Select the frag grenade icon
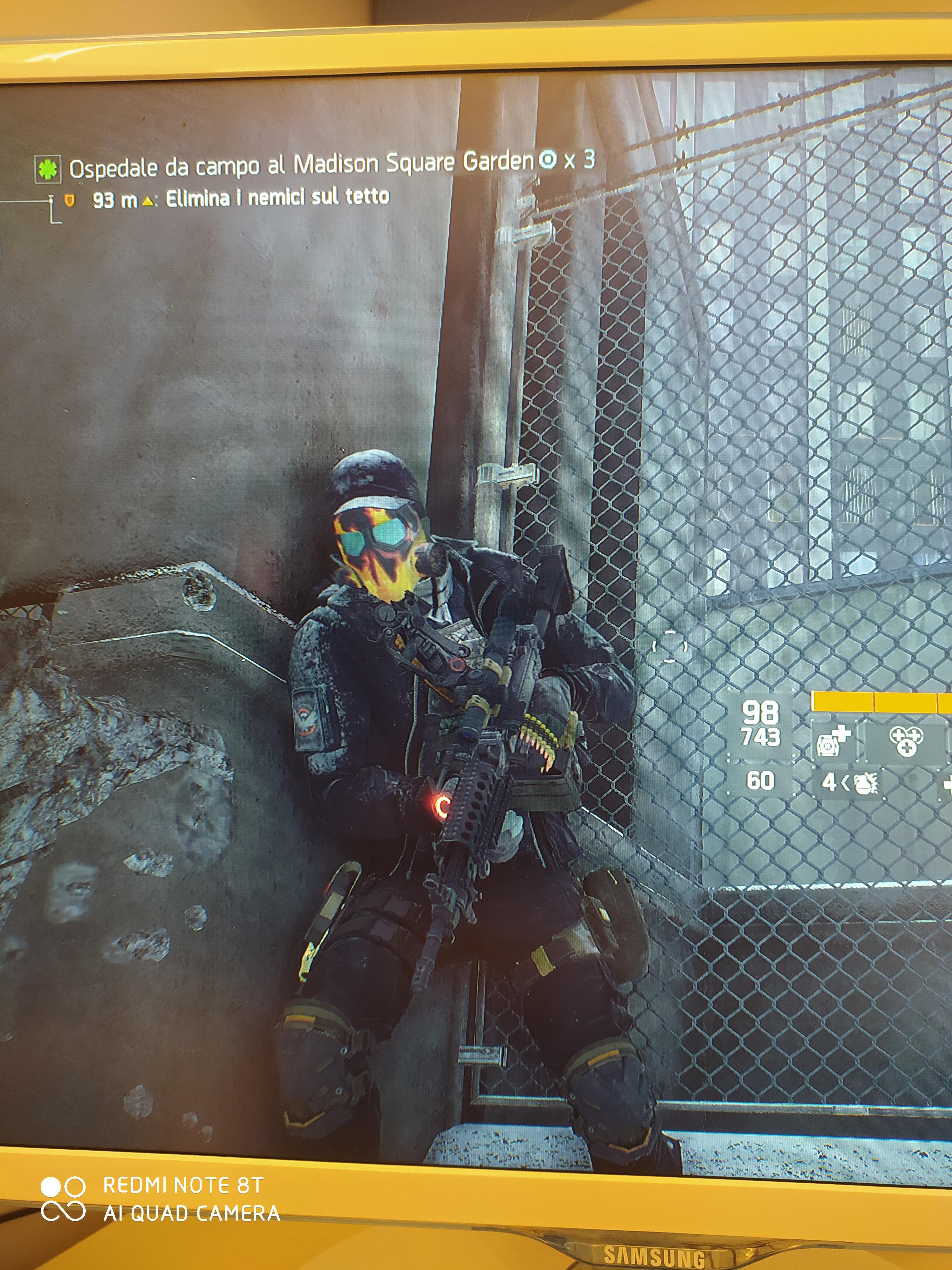Screen dimensions: 952x1270 865,784
